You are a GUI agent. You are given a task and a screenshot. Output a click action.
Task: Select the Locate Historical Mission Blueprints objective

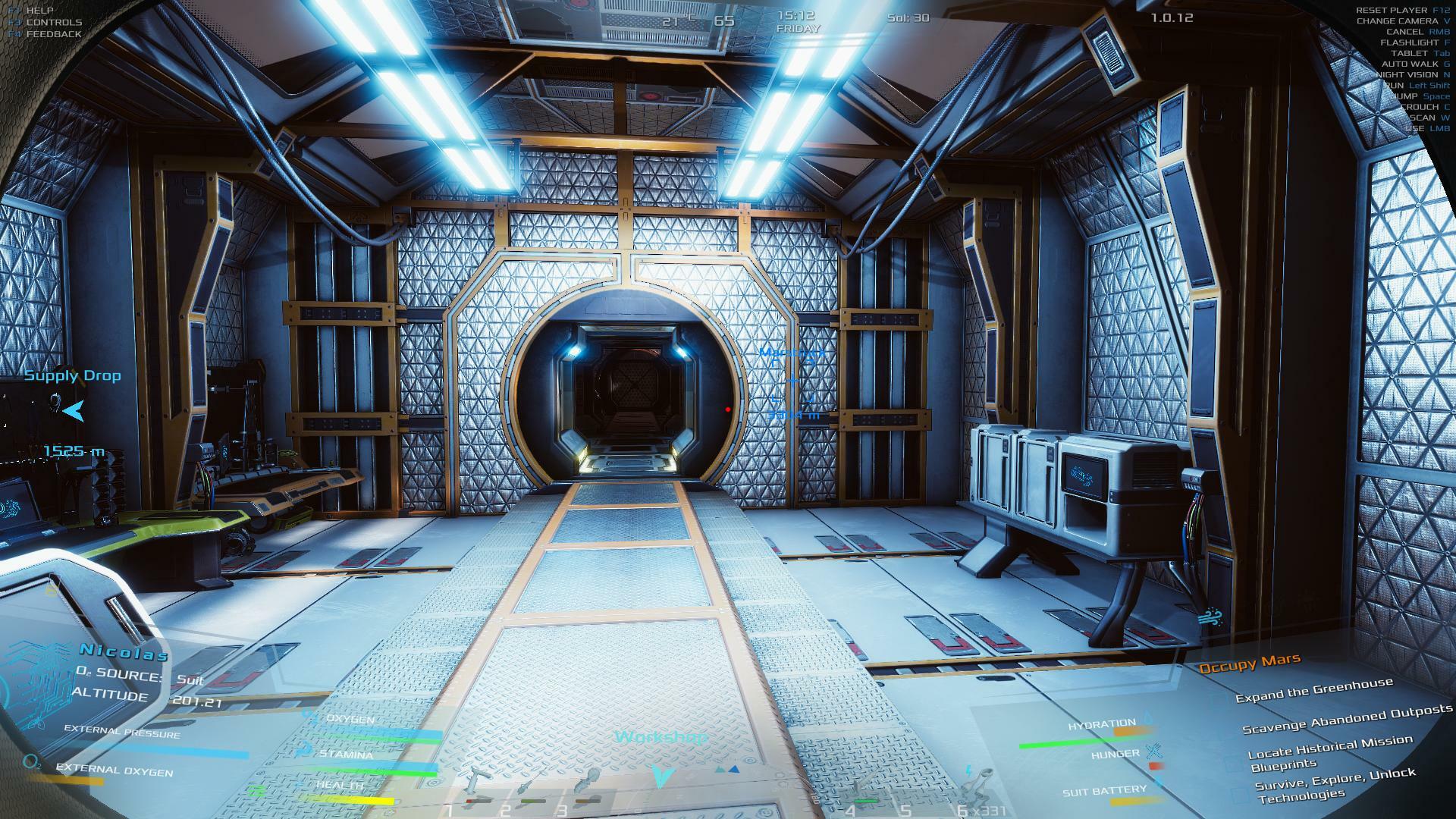click(x=1329, y=753)
